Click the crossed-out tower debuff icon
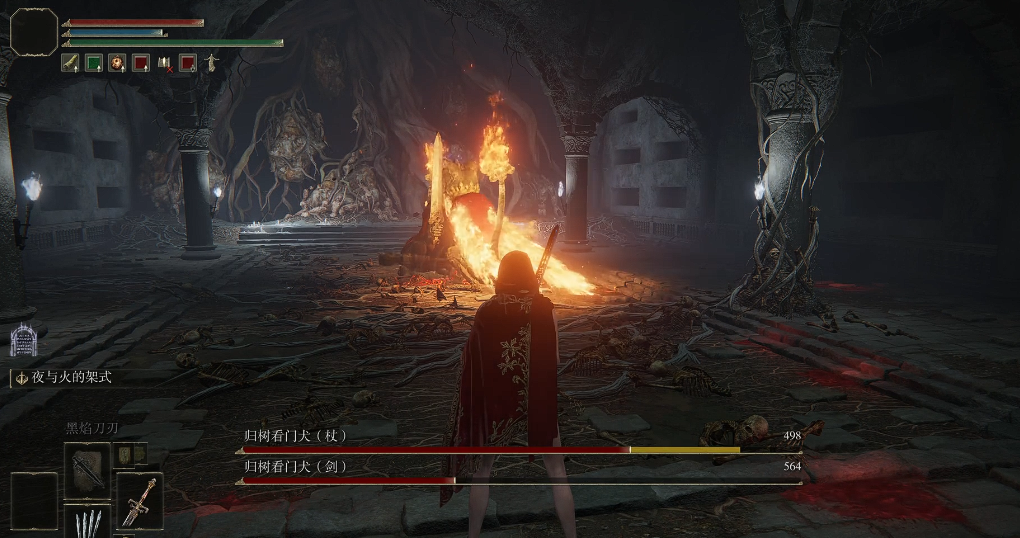The height and width of the screenshot is (538, 1020). (x=164, y=63)
